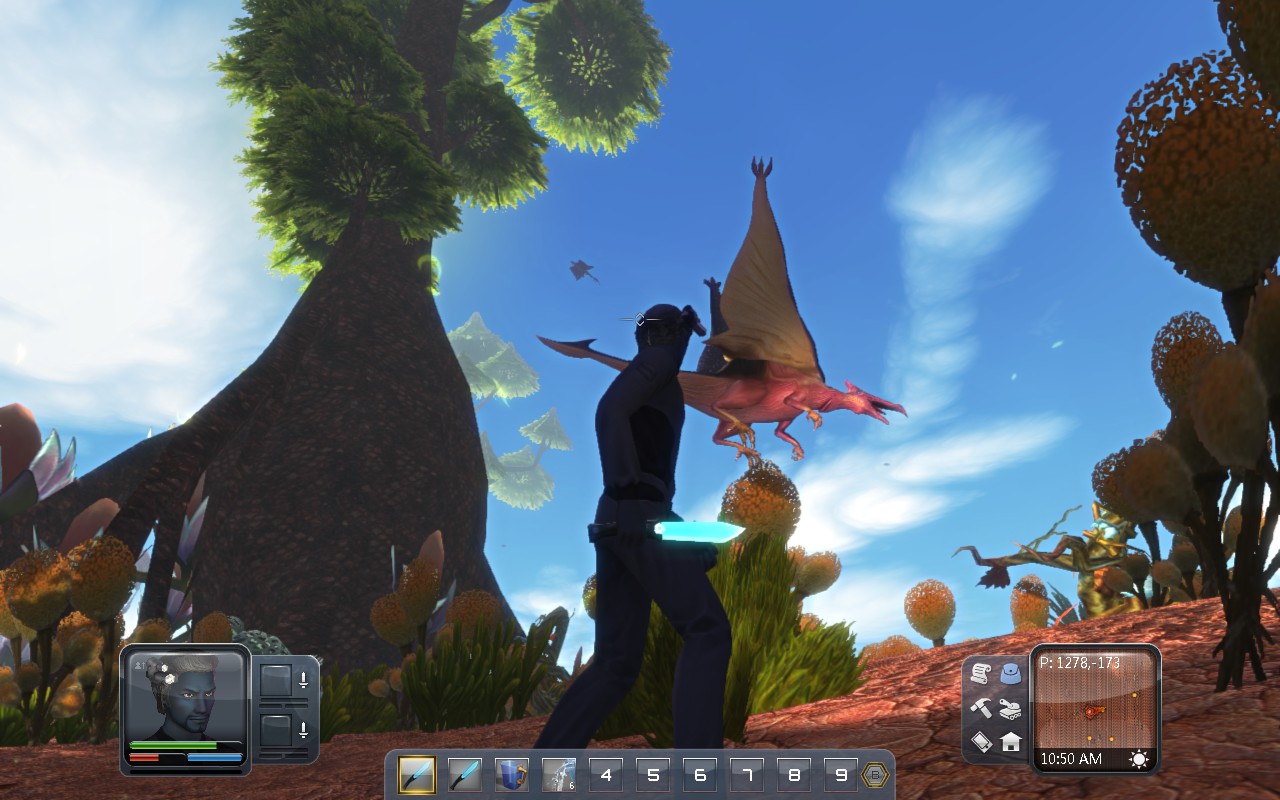This screenshot has width=1280, height=800.
Task: Open the handheld tablet device icon
Action: tap(981, 741)
